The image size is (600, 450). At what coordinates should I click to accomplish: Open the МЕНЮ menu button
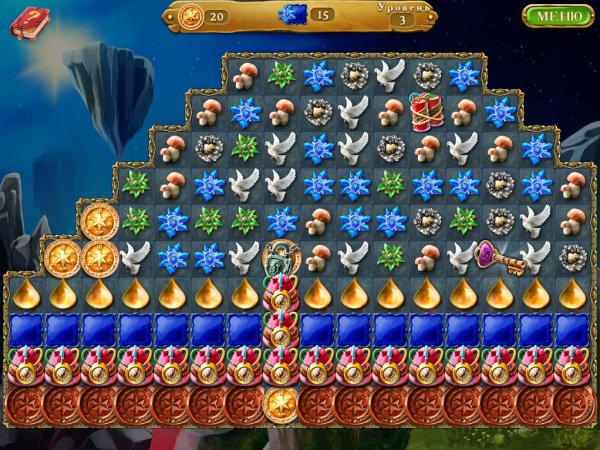pos(557,16)
